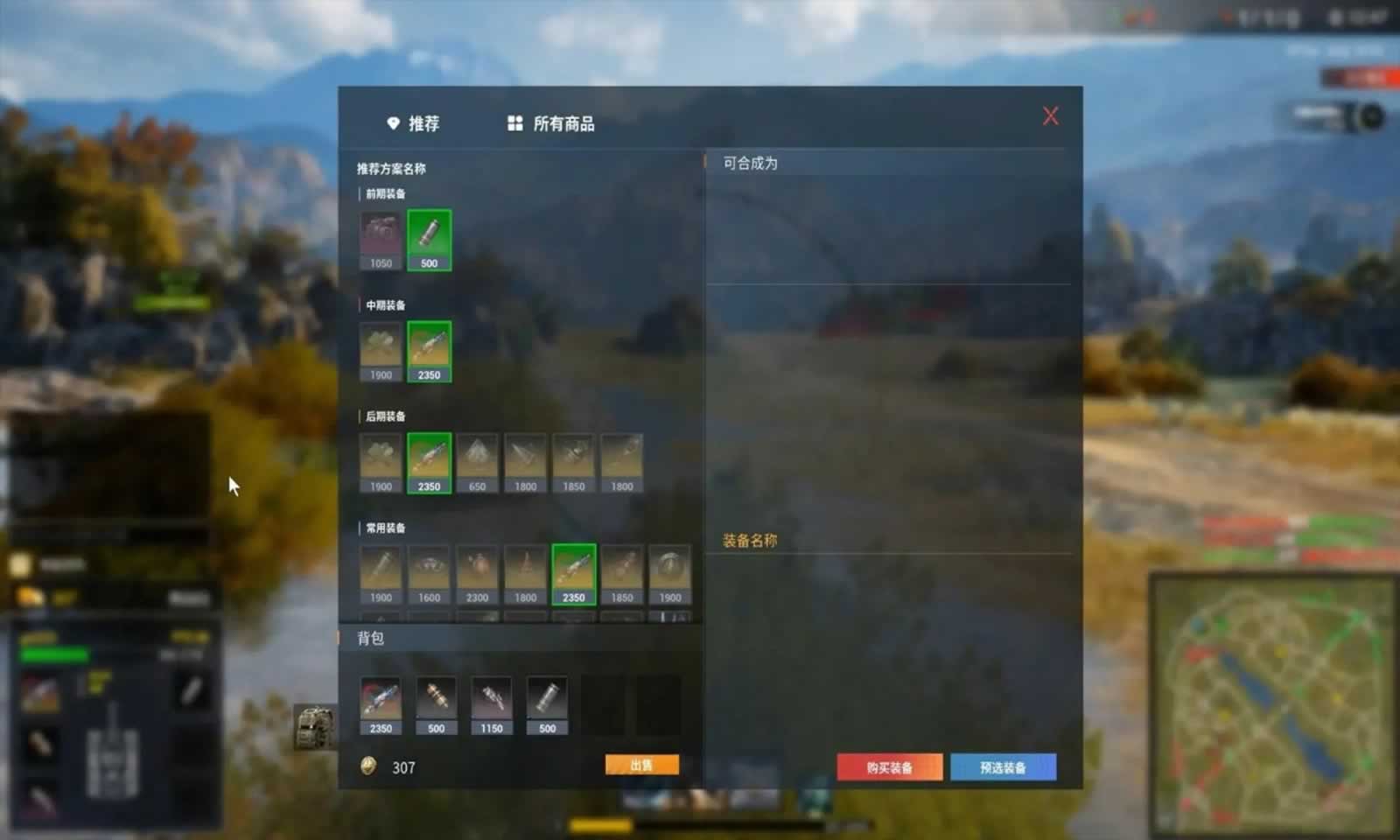Click the 1600-cost equipment icon in 常用装备
The width and height of the screenshot is (1400, 840).
[429, 570]
